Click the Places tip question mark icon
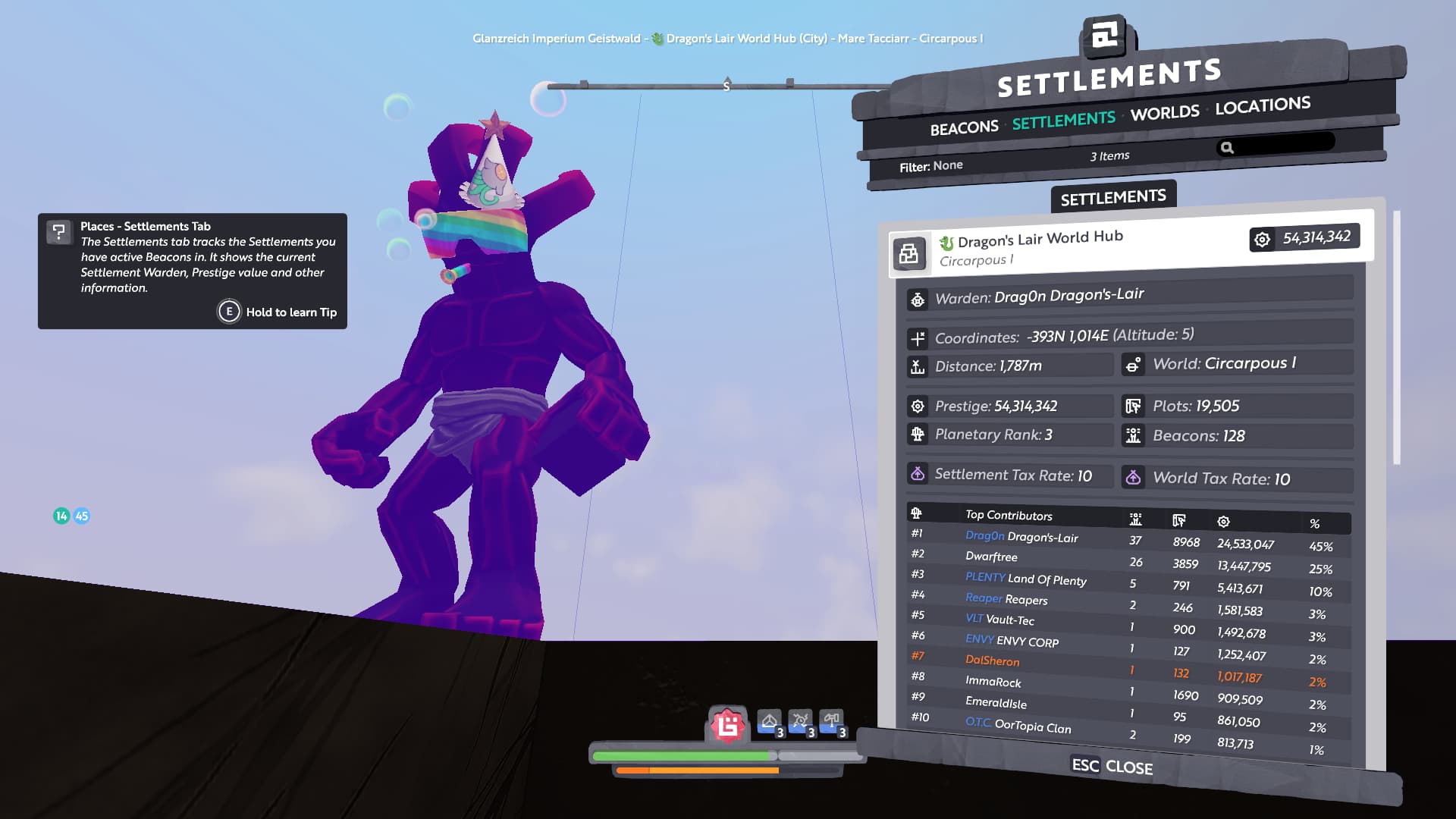The width and height of the screenshot is (1456, 819). click(58, 231)
